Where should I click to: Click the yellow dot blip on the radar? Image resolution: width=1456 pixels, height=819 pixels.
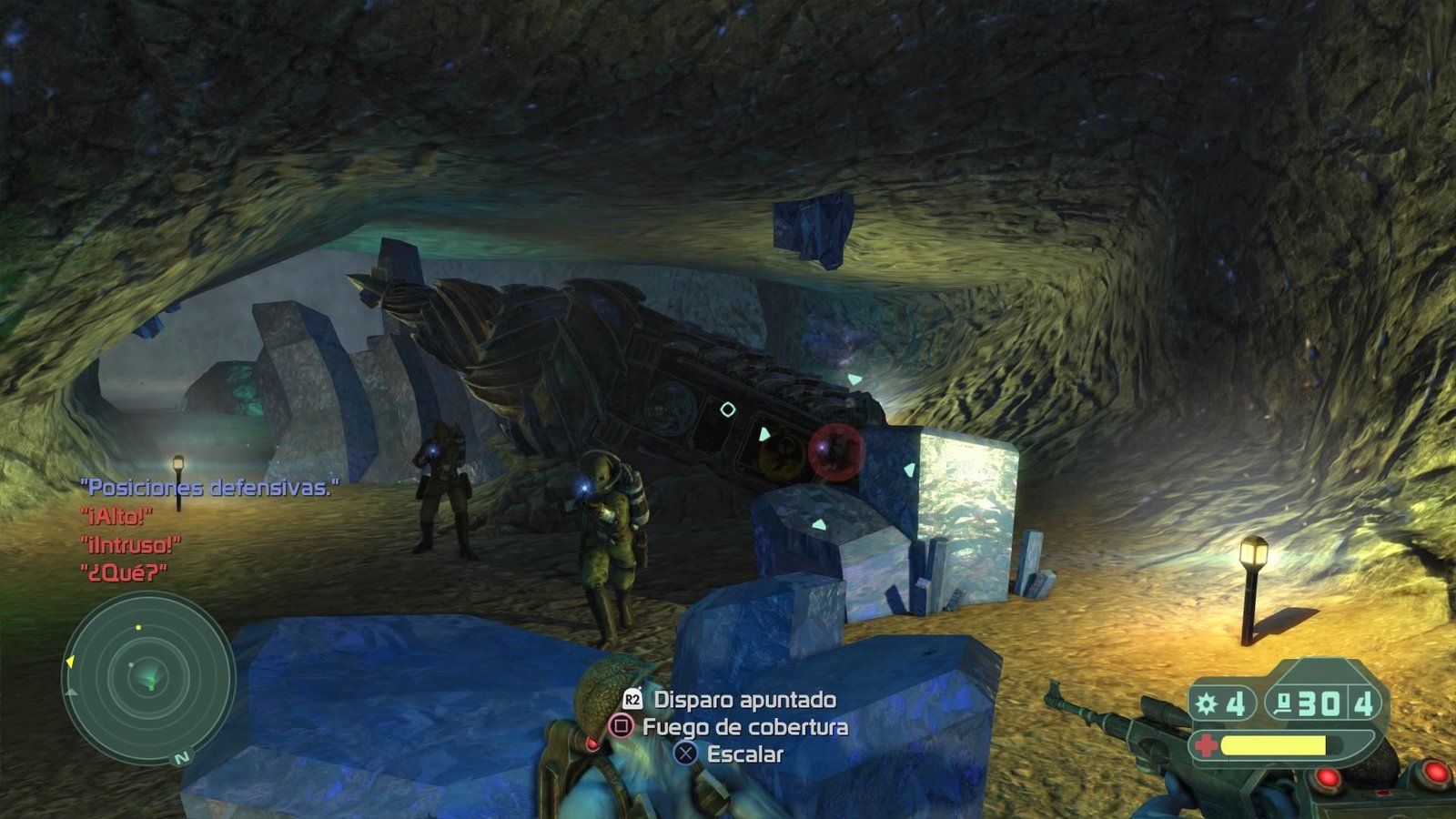coord(139,628)
